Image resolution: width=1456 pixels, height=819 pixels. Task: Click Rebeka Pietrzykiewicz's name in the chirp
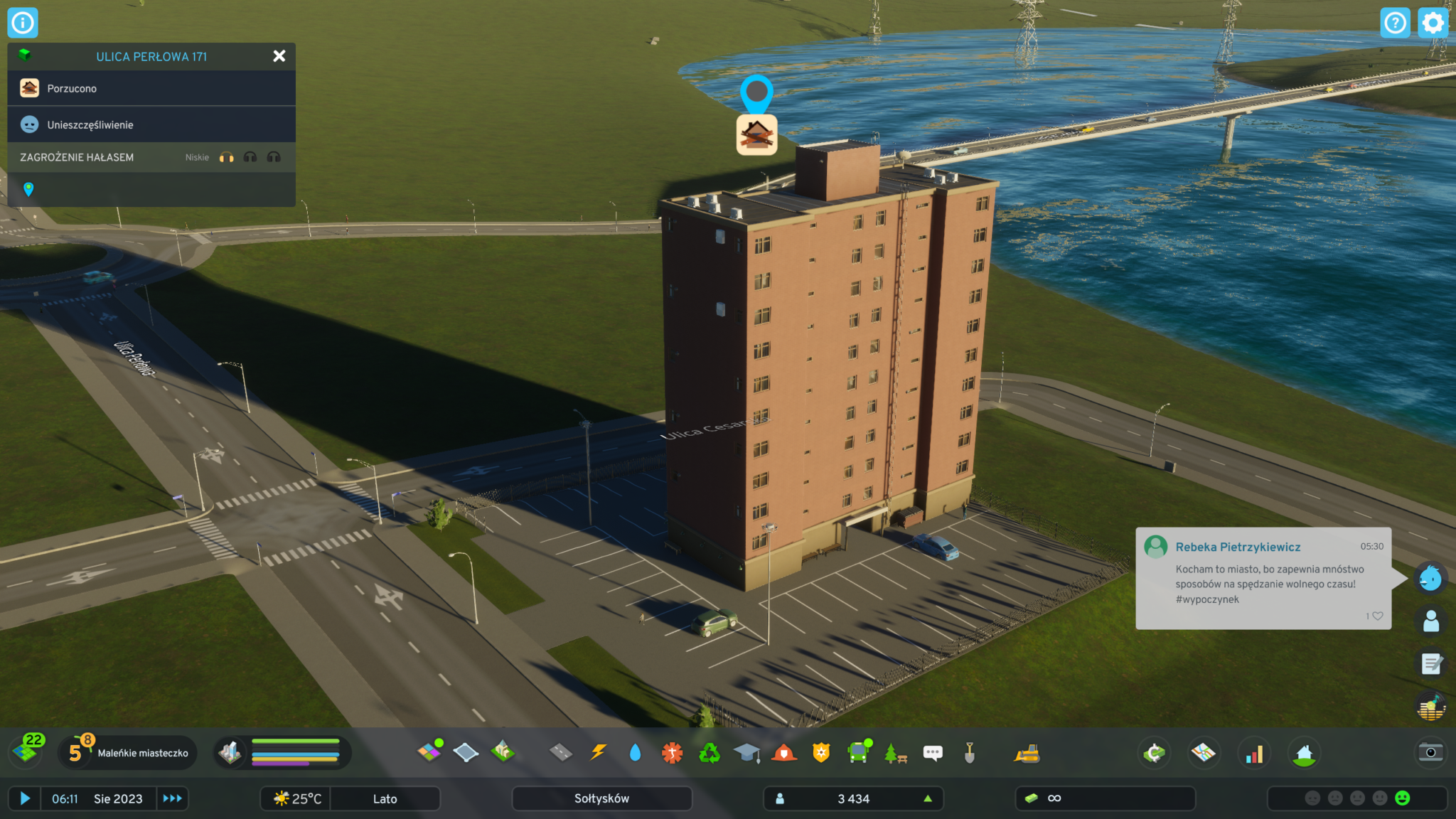(1238, 547)
